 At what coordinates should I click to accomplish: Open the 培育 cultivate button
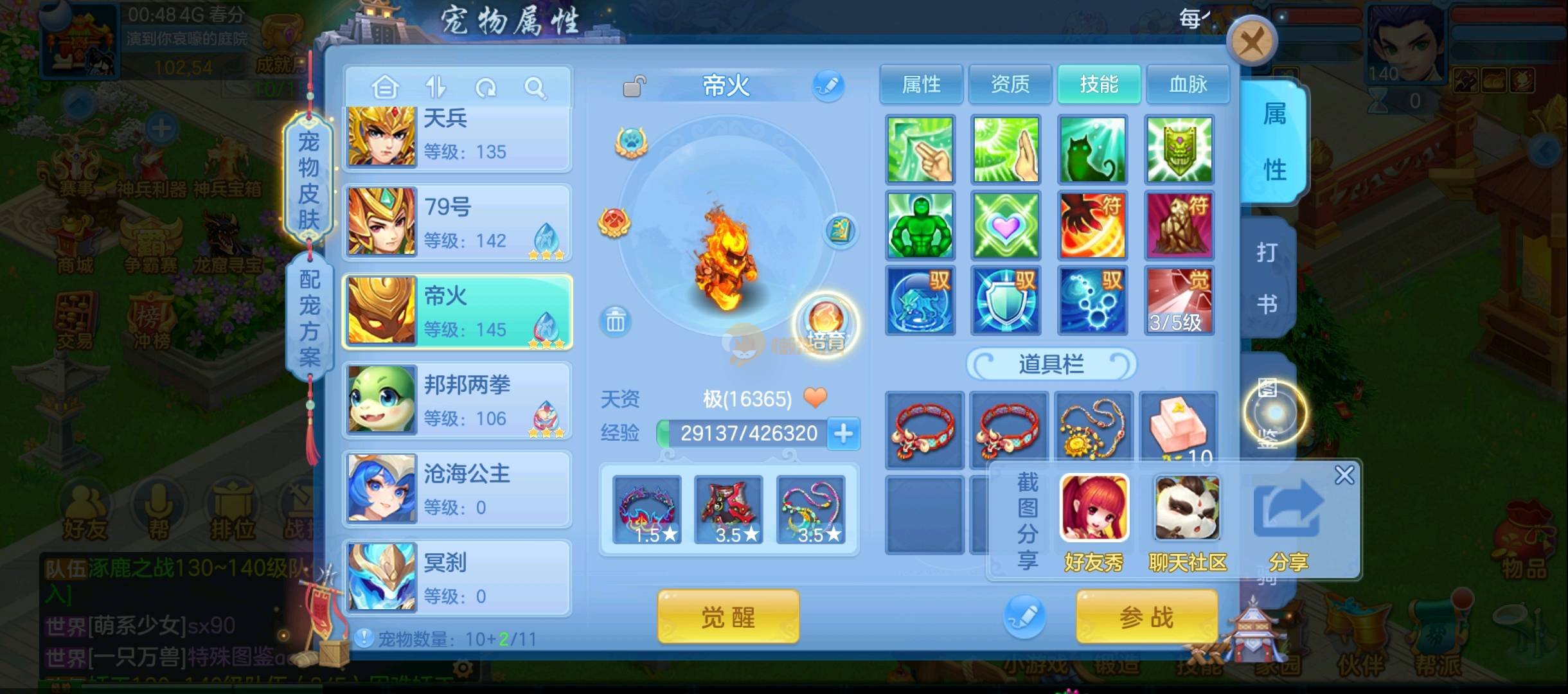[x=826, y=325]
